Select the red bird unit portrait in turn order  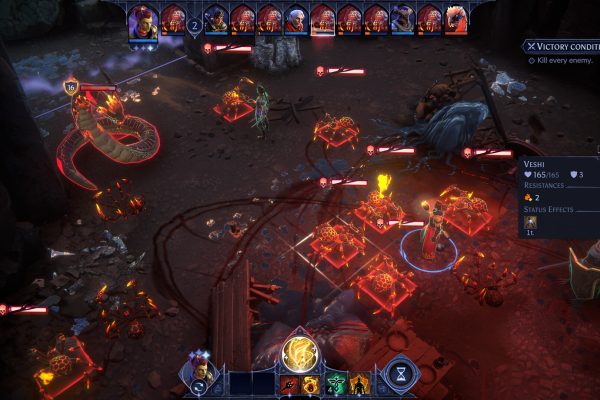pos(457,19)
